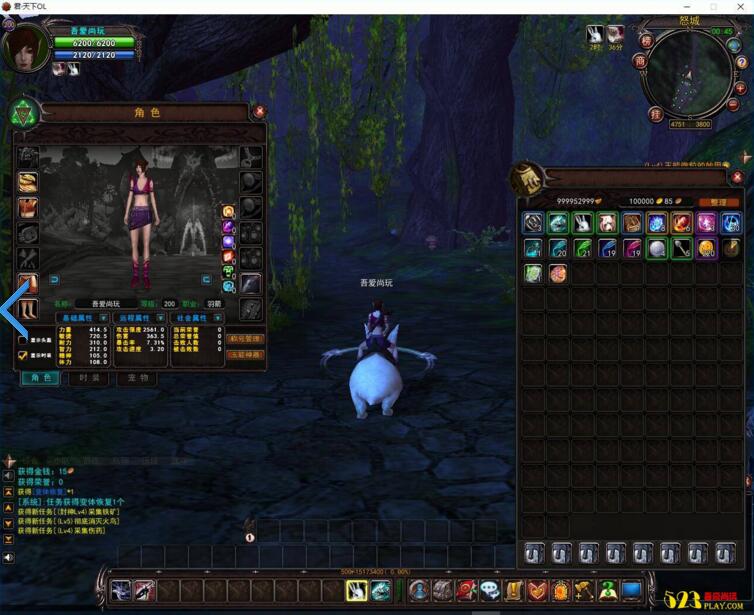This screenshot has width=754, height=615.
Task: Rotate character model with the left arrow button
Action: (x=55, y=280)
